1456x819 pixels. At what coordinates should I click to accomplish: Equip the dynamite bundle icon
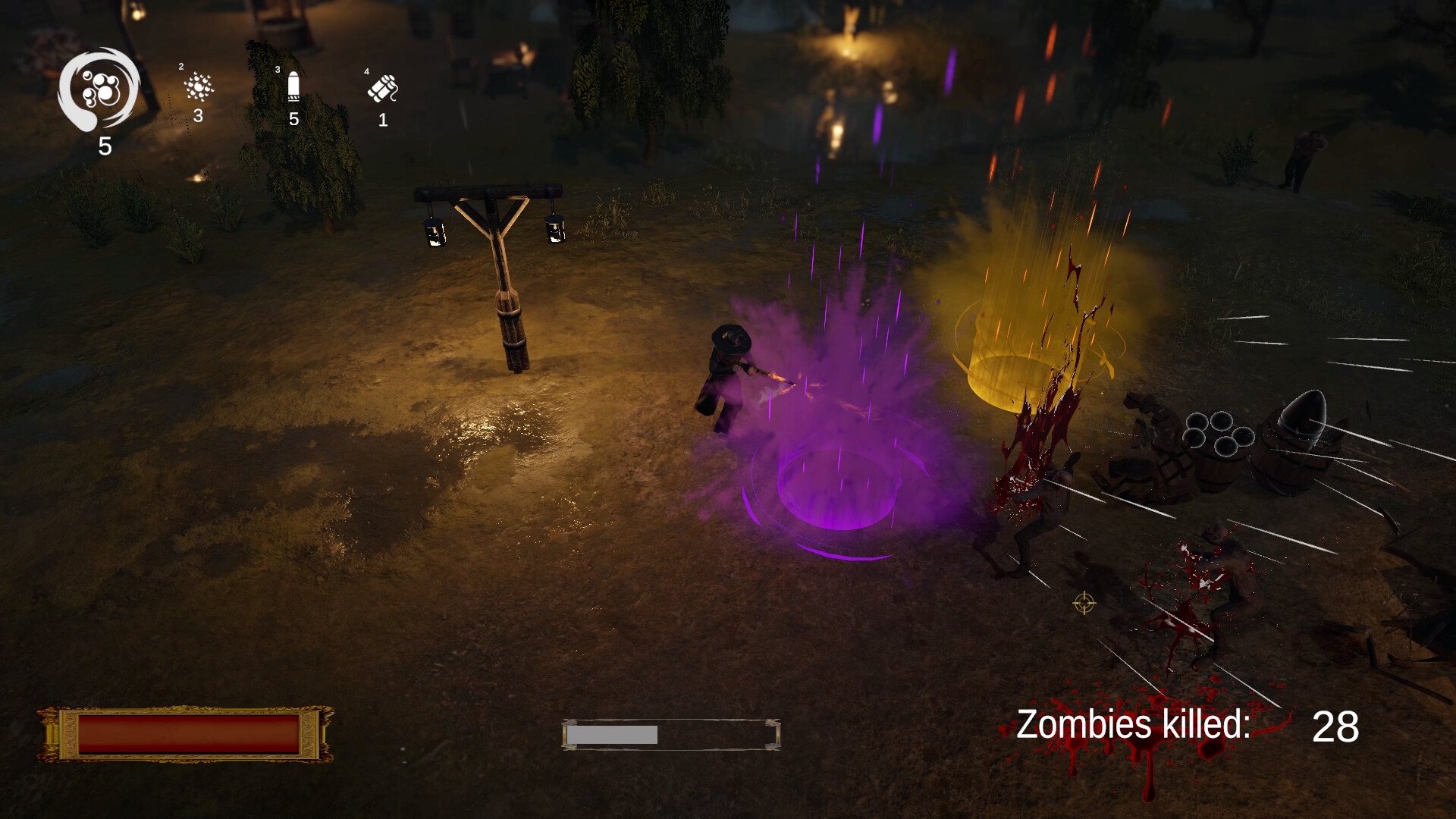coord(383,89)
